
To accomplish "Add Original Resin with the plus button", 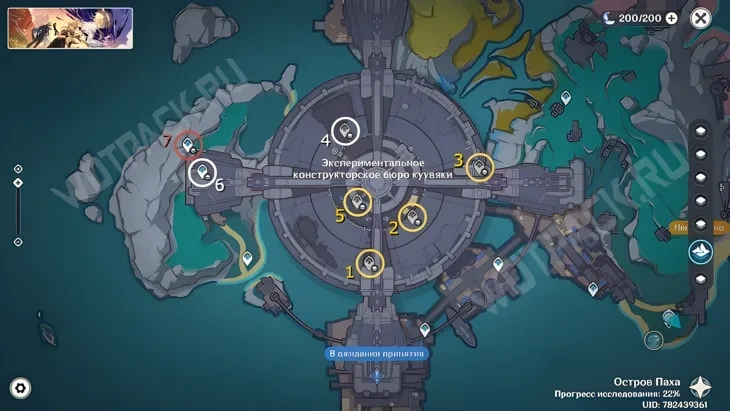I will point(671,18).
